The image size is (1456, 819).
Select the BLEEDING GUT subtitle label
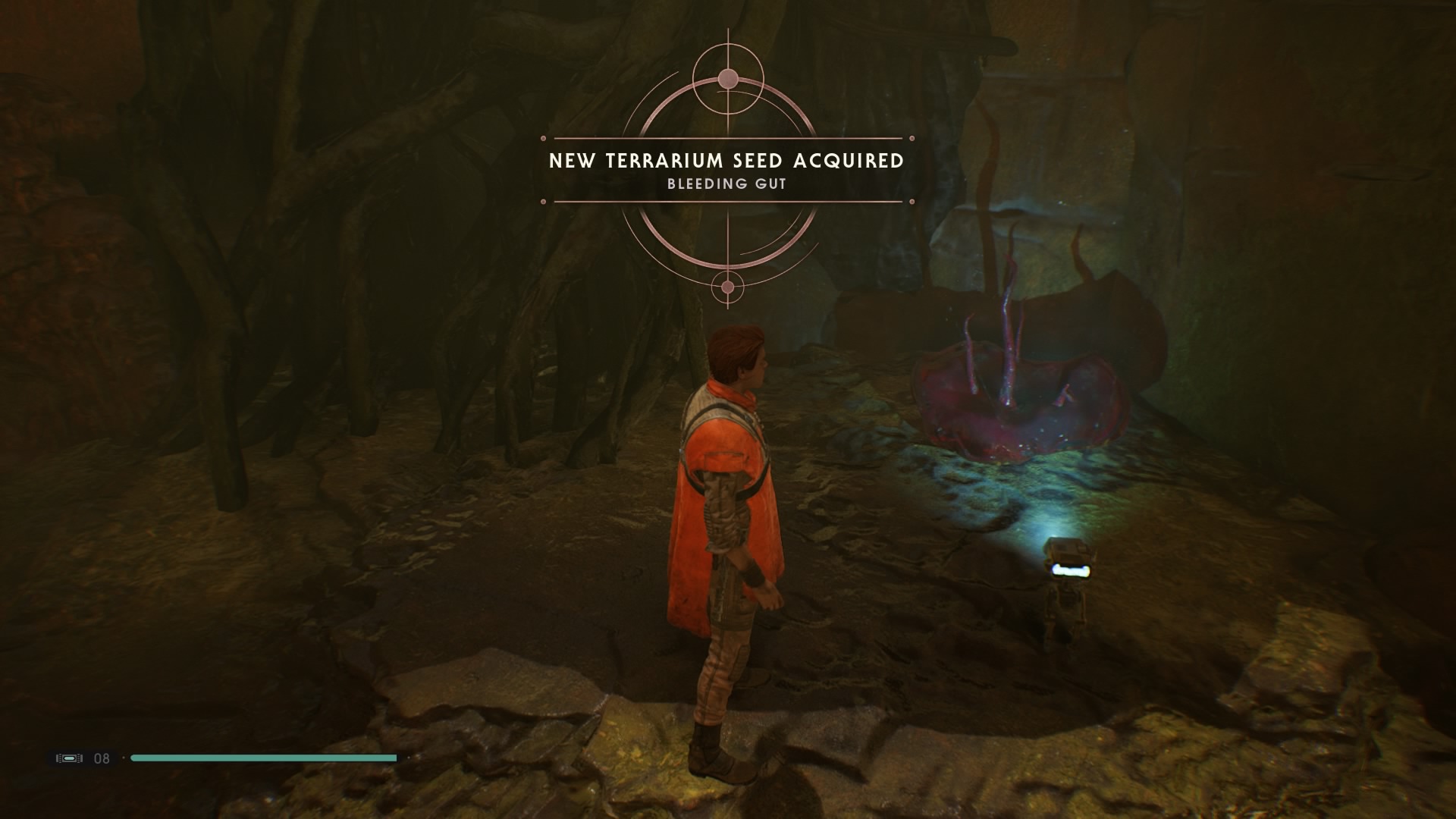726,184
